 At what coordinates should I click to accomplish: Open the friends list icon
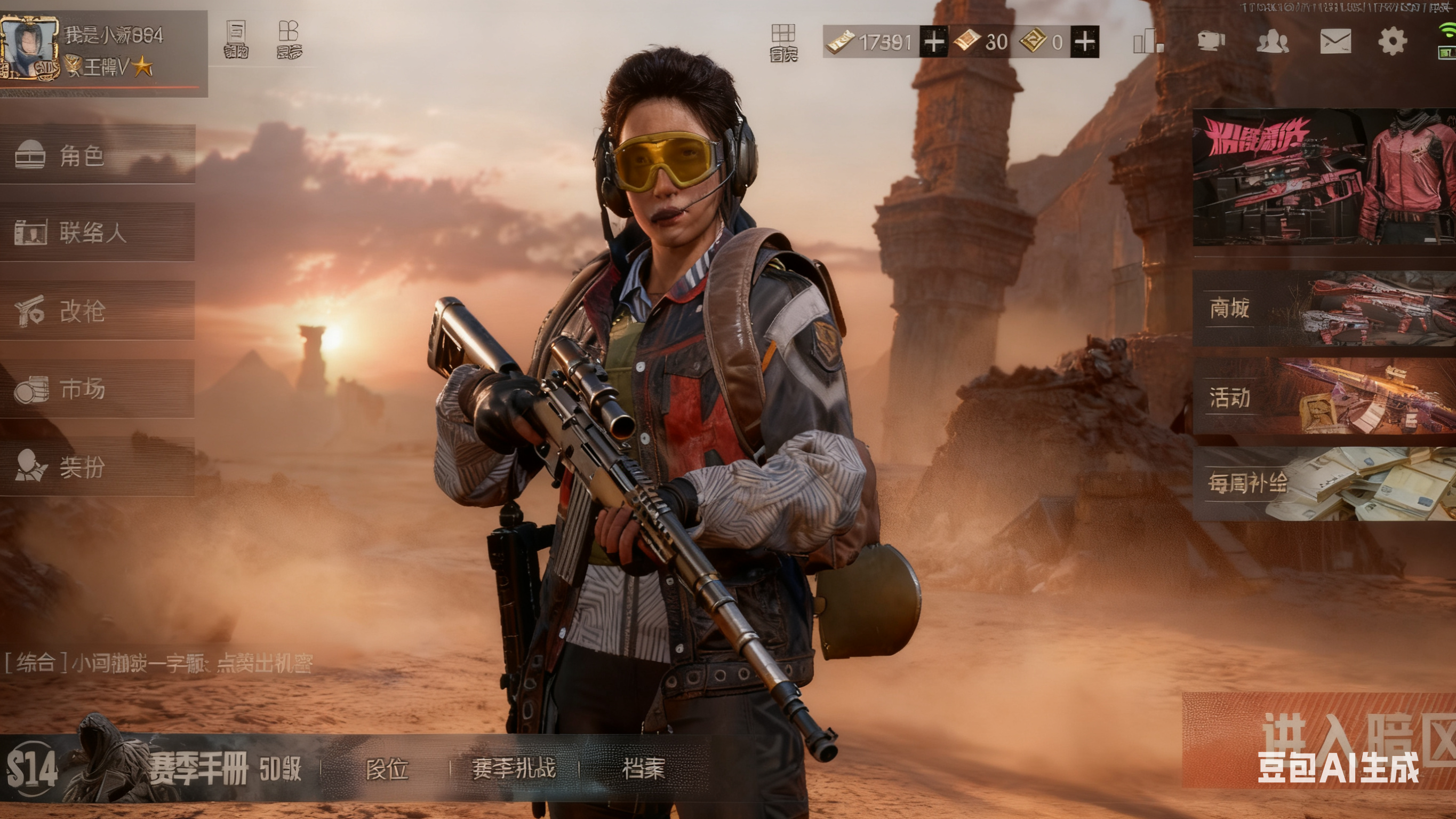pos(1272,41)
